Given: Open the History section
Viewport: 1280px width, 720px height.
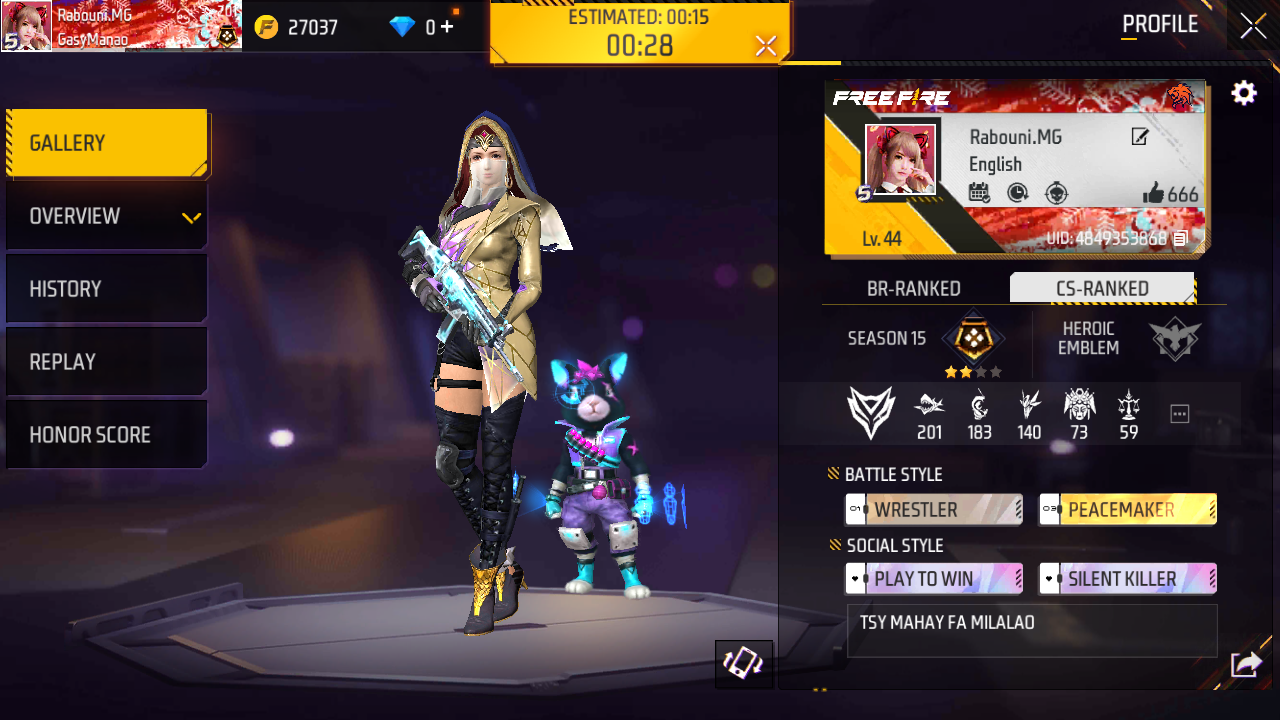Looking at the screenshot, I should (x=107, y=289).
